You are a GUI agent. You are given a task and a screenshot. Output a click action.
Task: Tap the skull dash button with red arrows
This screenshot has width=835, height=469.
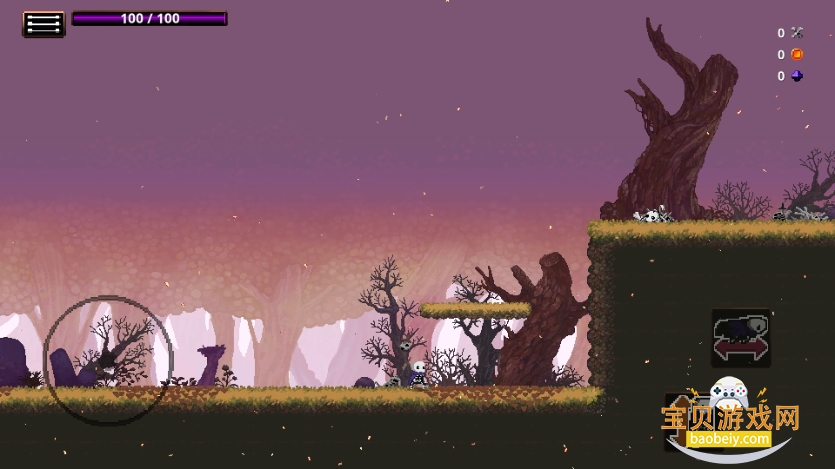(741, 338)
